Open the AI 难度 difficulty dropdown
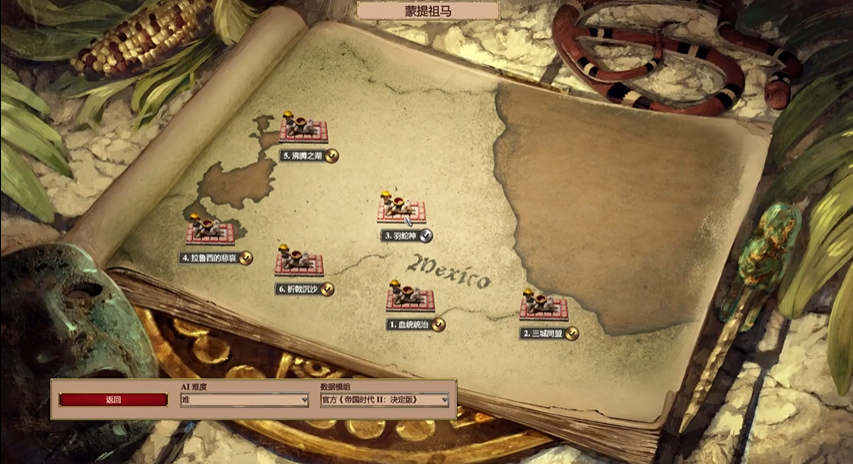Viewport: 853px width, 464px height. point(244,400)
